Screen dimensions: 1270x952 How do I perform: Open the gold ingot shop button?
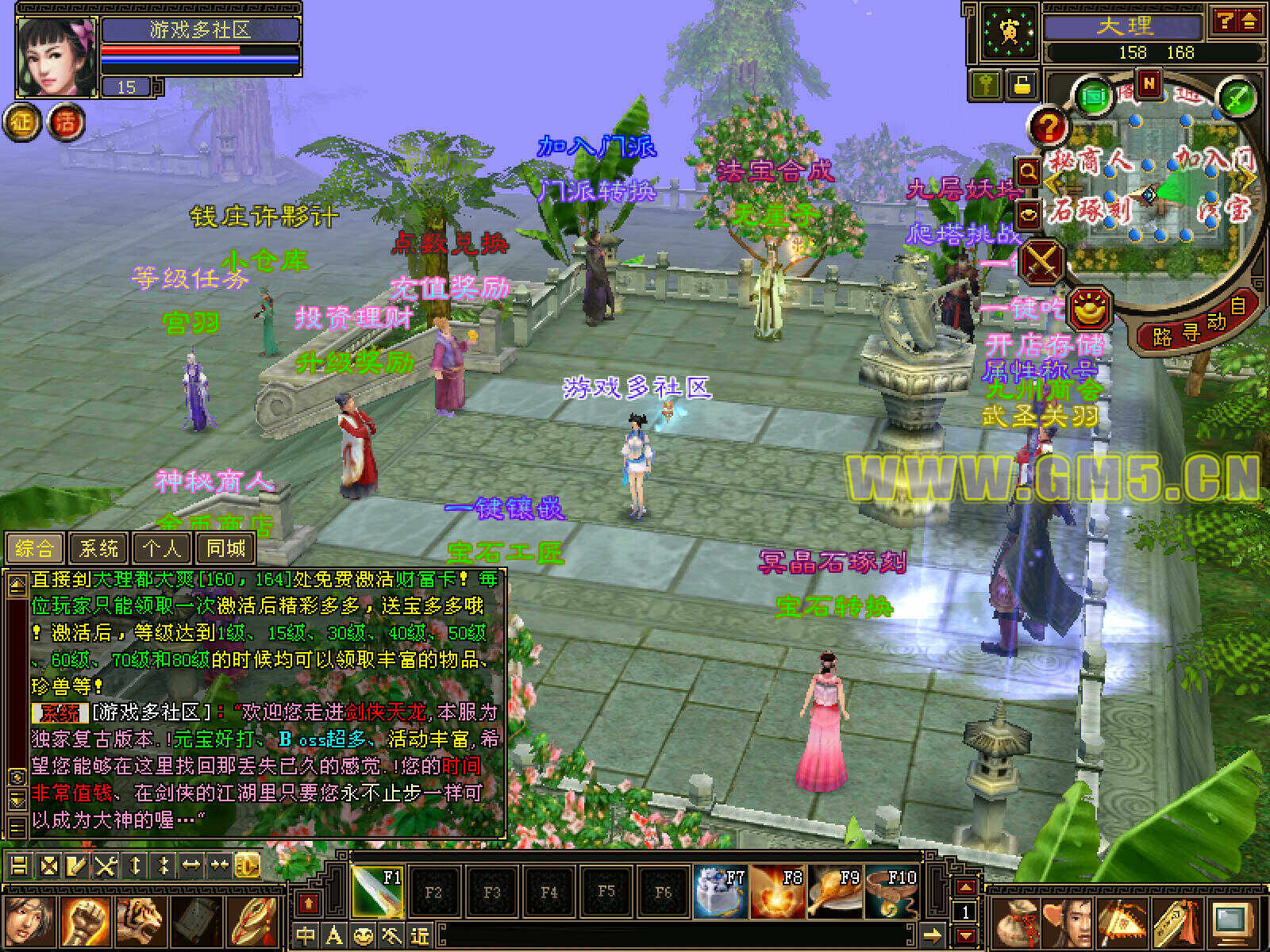point(1088,308)
